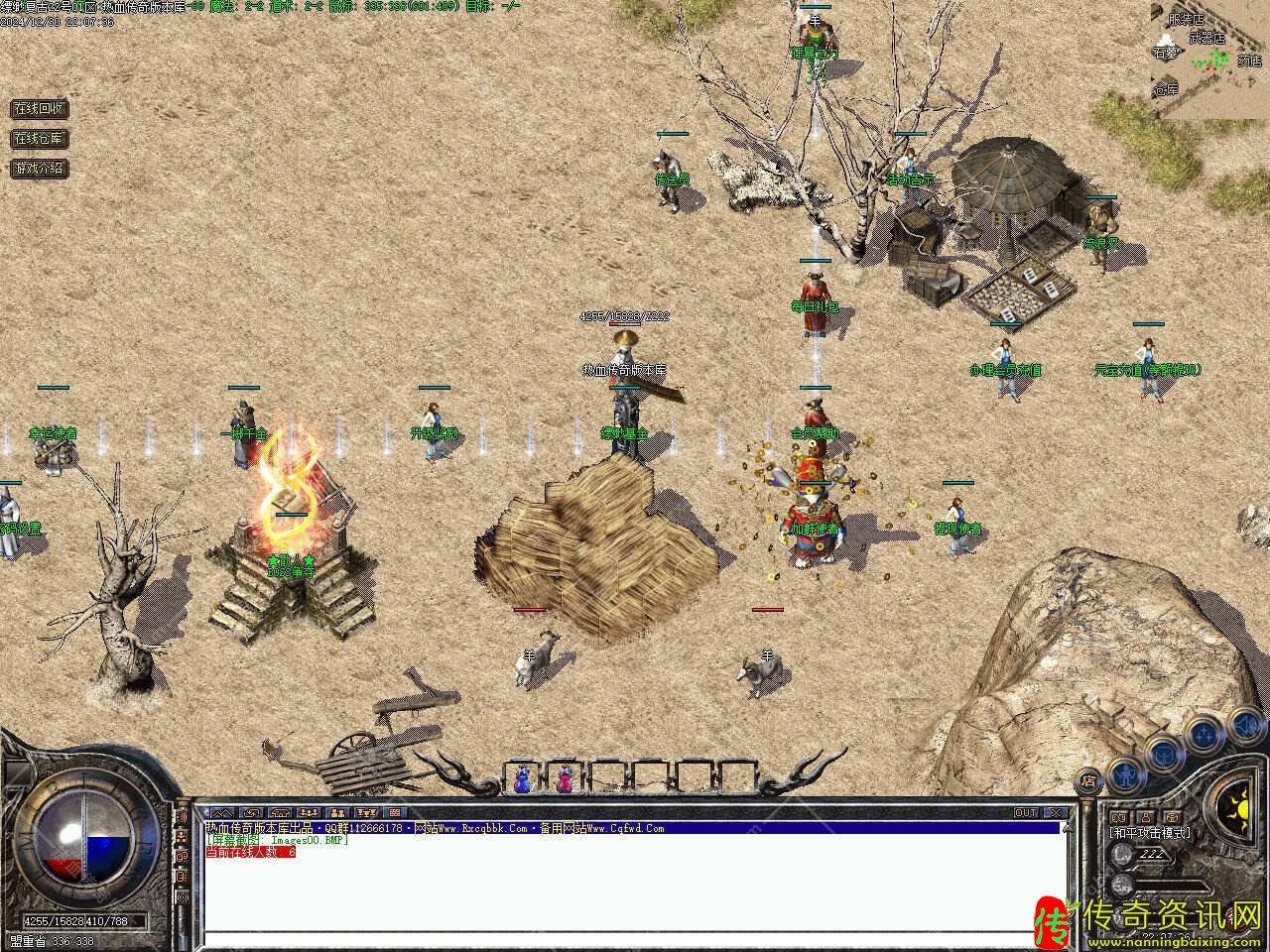1270x952 pixels.
Task: Open the 在线回收 online recycle button
Action: [x=39, y=108]
